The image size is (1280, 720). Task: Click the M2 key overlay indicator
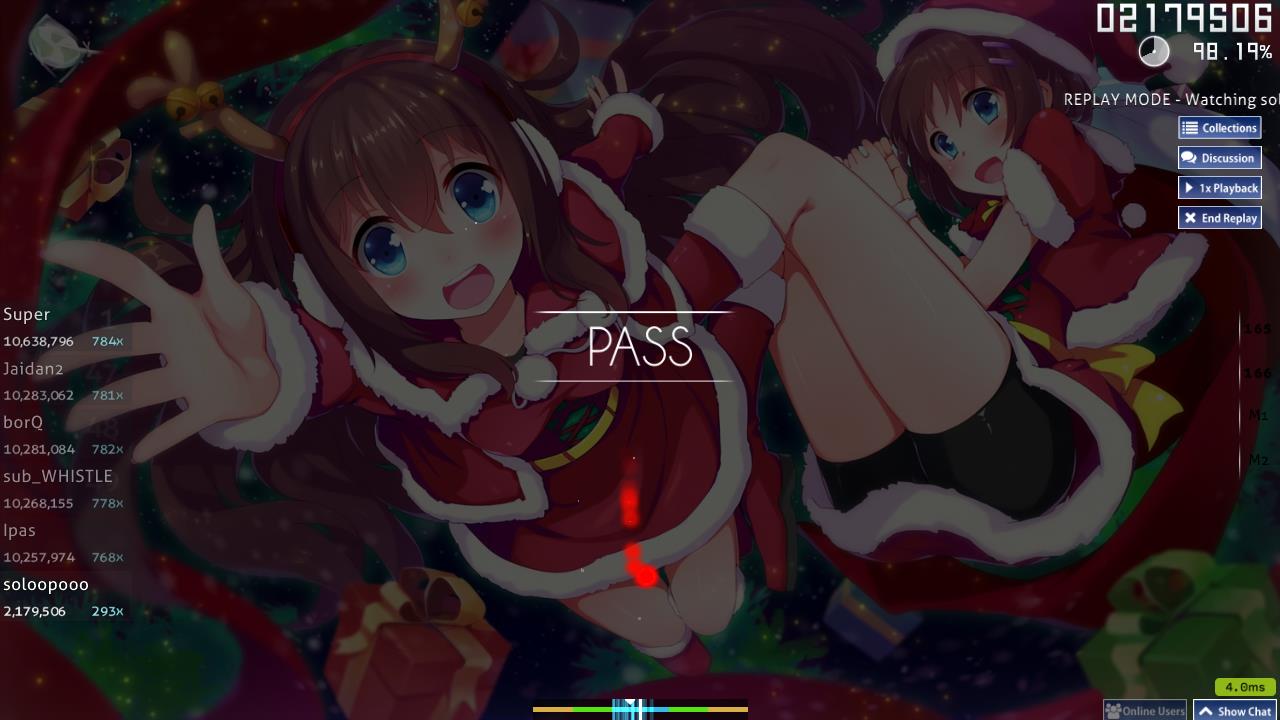(1257, 460)
